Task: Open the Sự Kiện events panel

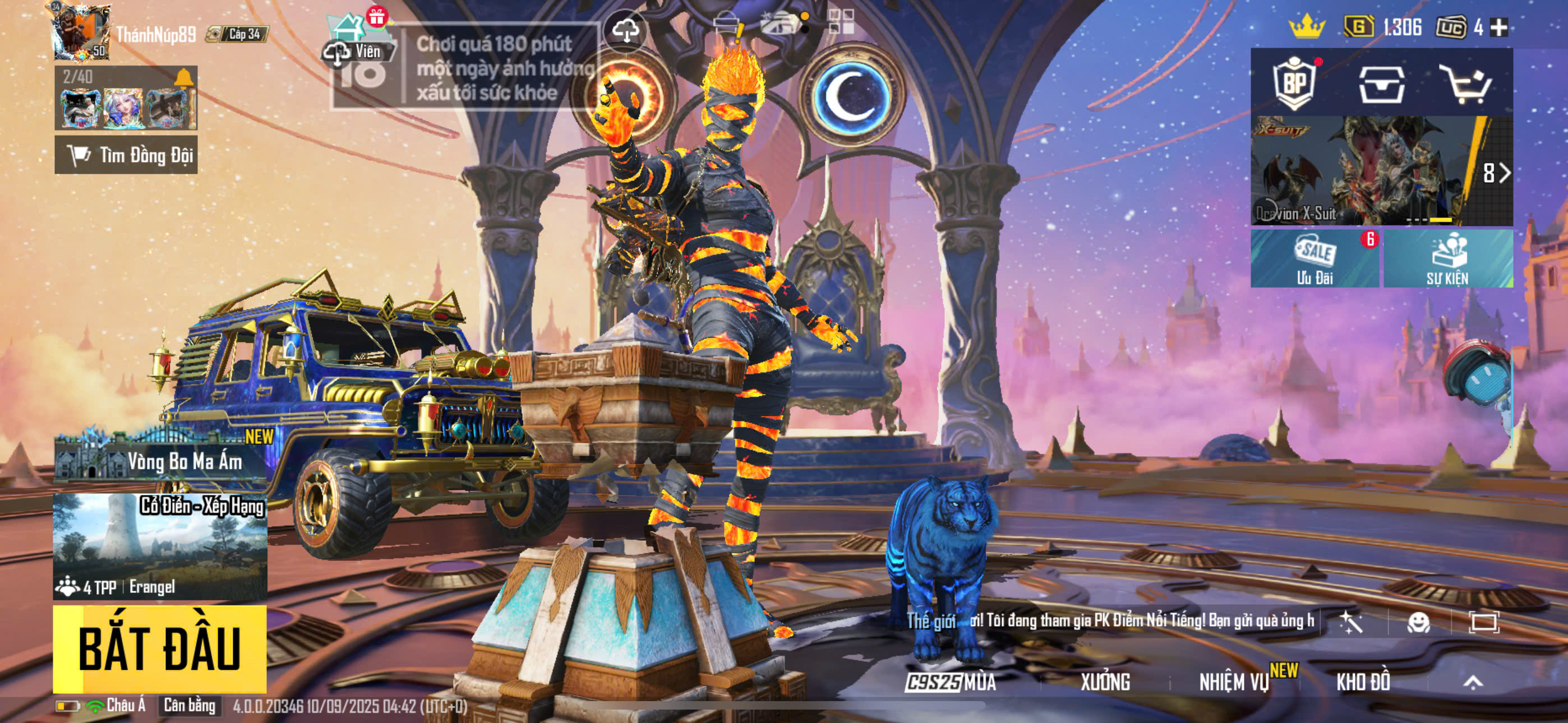Action: [1448, 258]
